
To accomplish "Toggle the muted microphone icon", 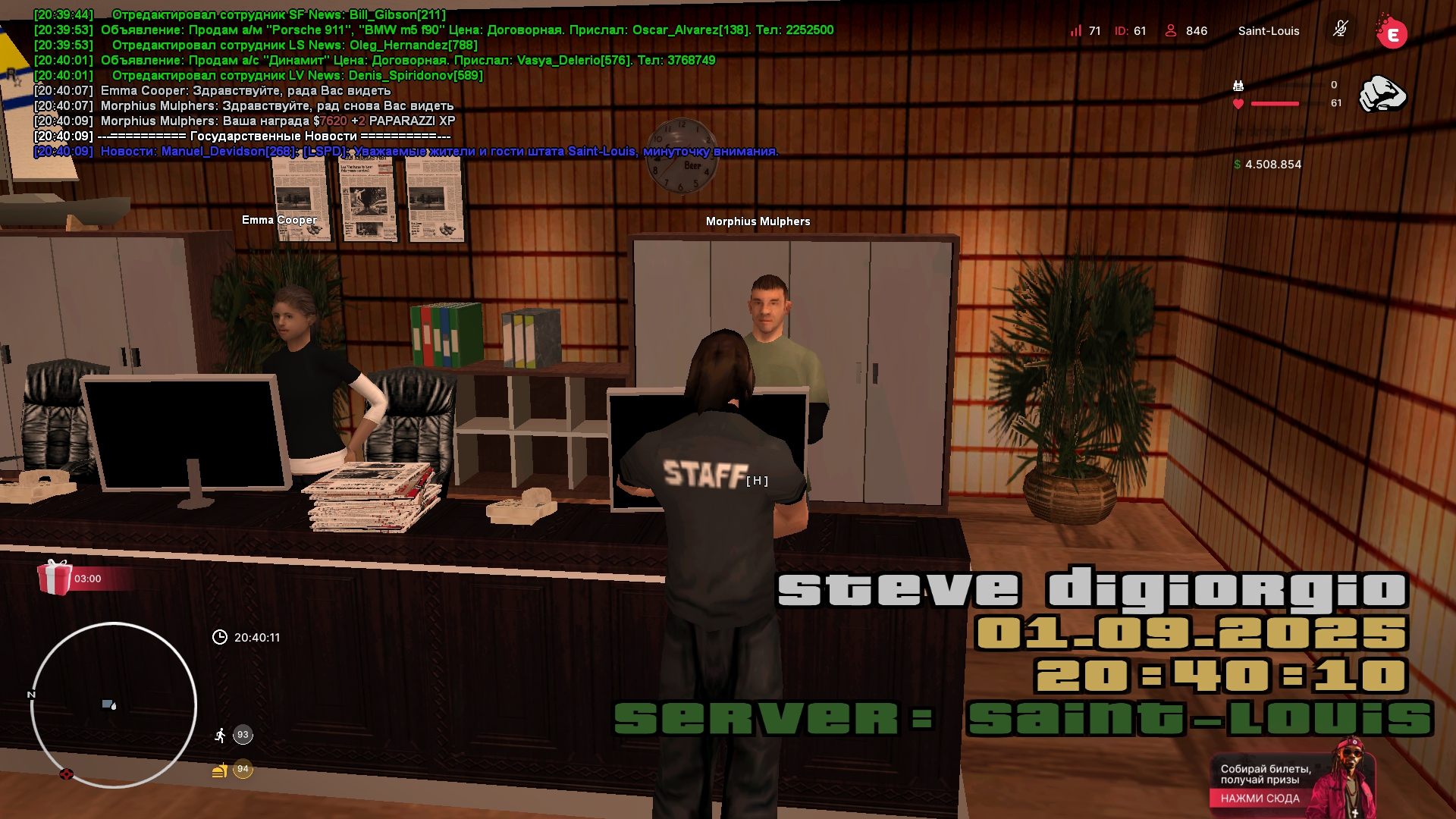I will (1340, 30).
